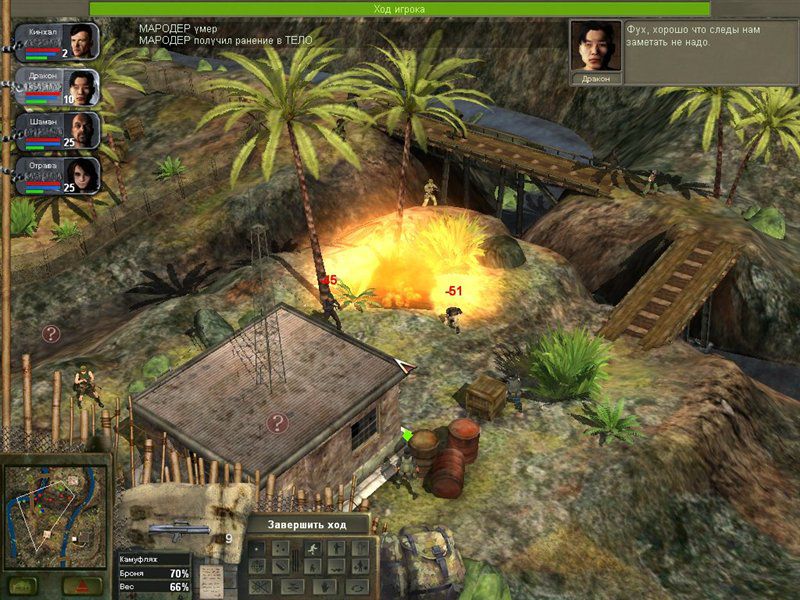
Task: Switch to mercenary Отрава
Action: coord(58,175)
